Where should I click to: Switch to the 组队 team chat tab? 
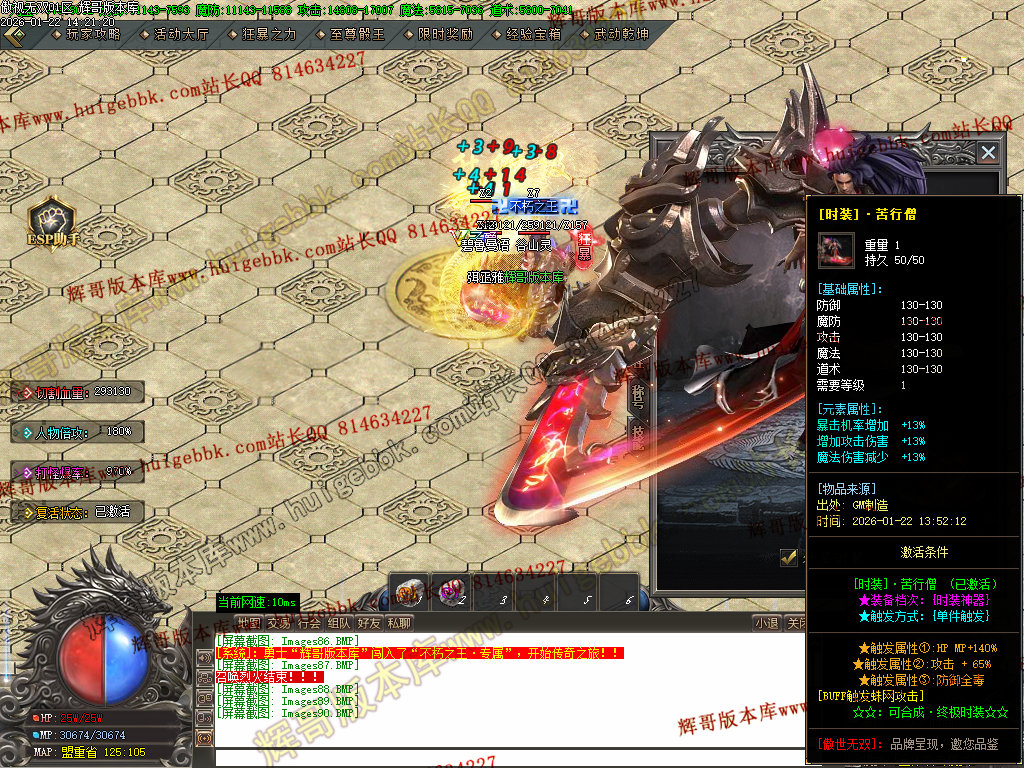point(339,623)
